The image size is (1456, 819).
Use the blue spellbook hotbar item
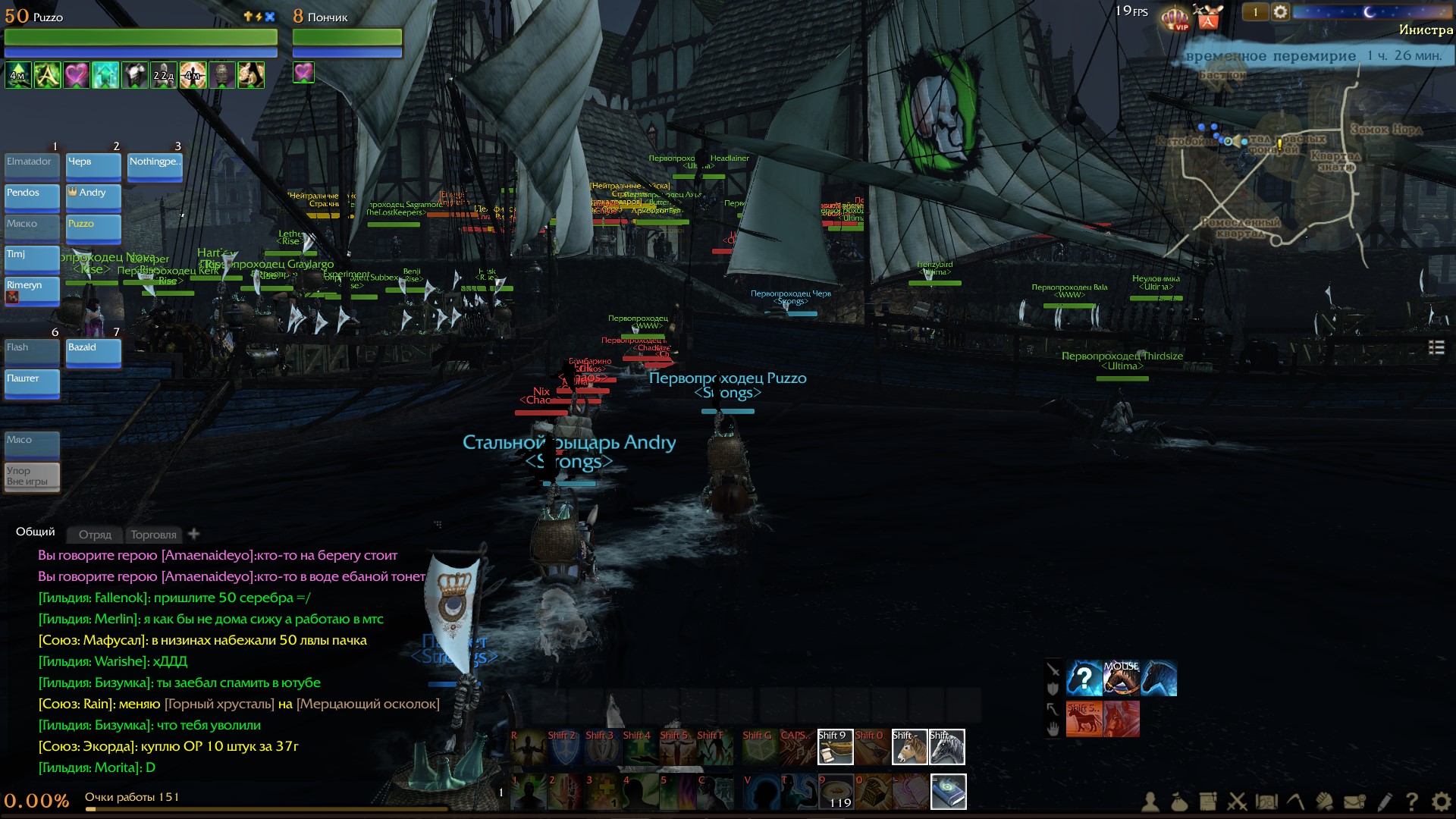click(x=948, y=792)
